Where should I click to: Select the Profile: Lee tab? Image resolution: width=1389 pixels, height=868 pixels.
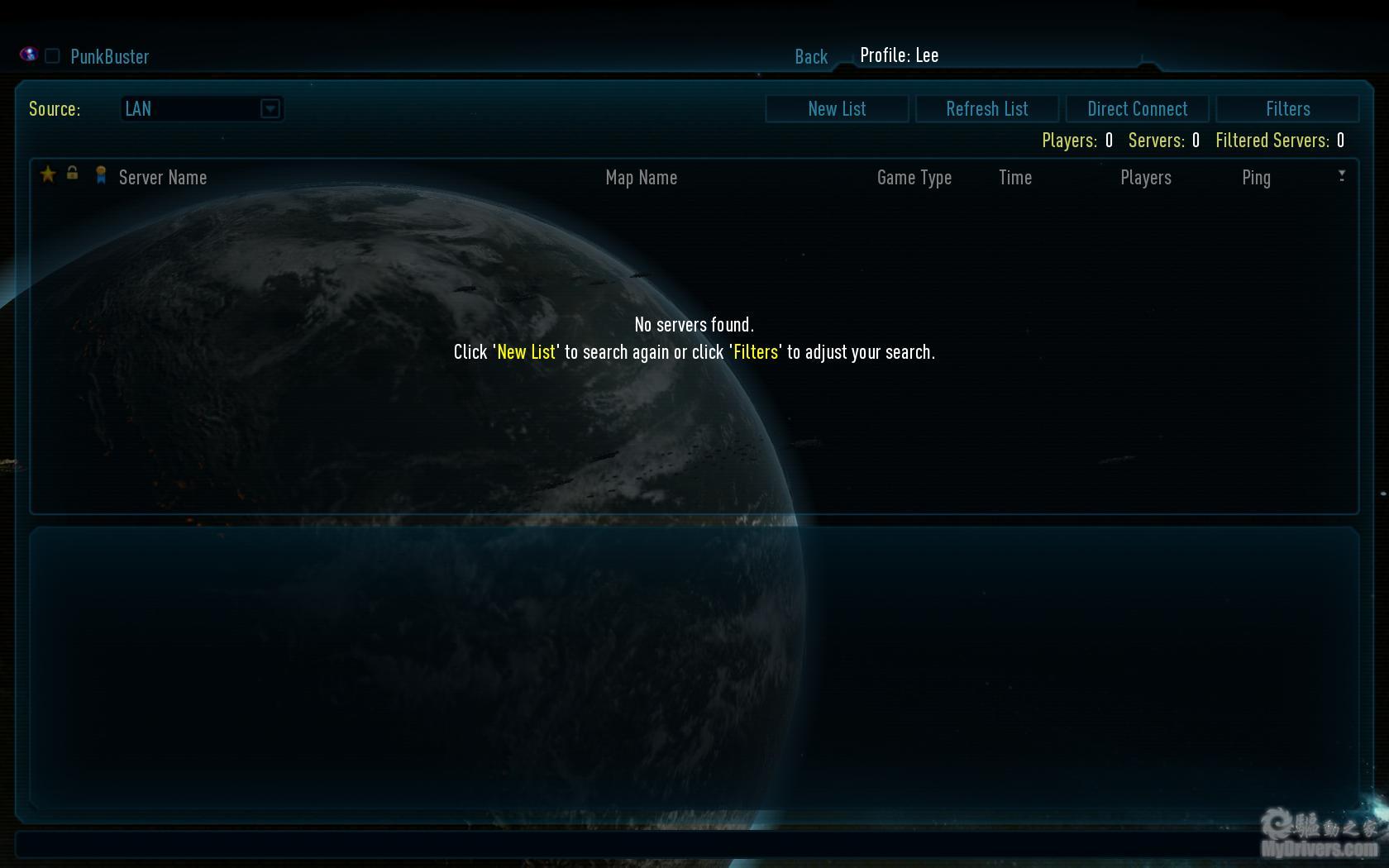[x=899, y=55]
